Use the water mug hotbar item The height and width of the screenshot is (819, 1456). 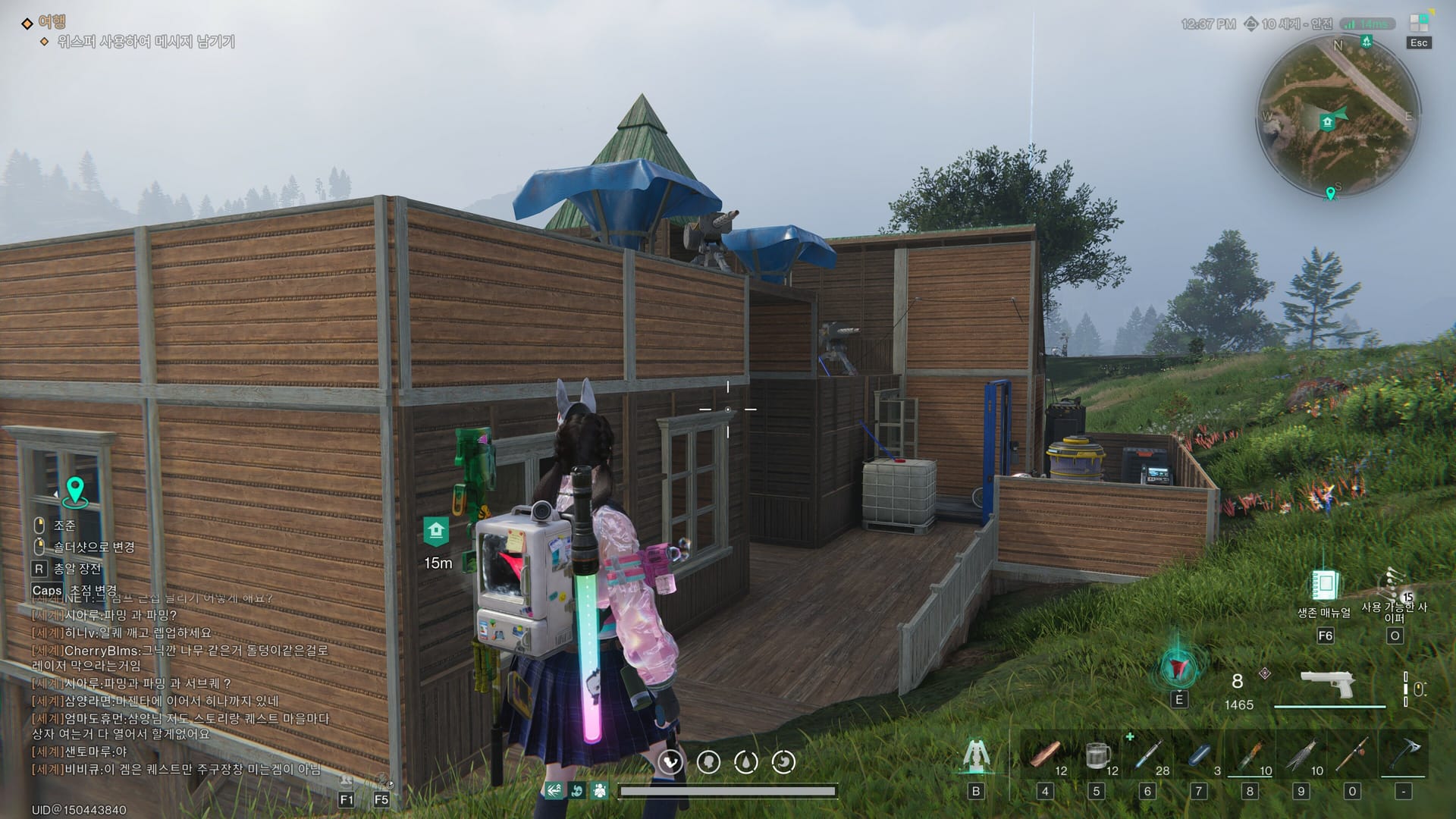[1096, 755]
